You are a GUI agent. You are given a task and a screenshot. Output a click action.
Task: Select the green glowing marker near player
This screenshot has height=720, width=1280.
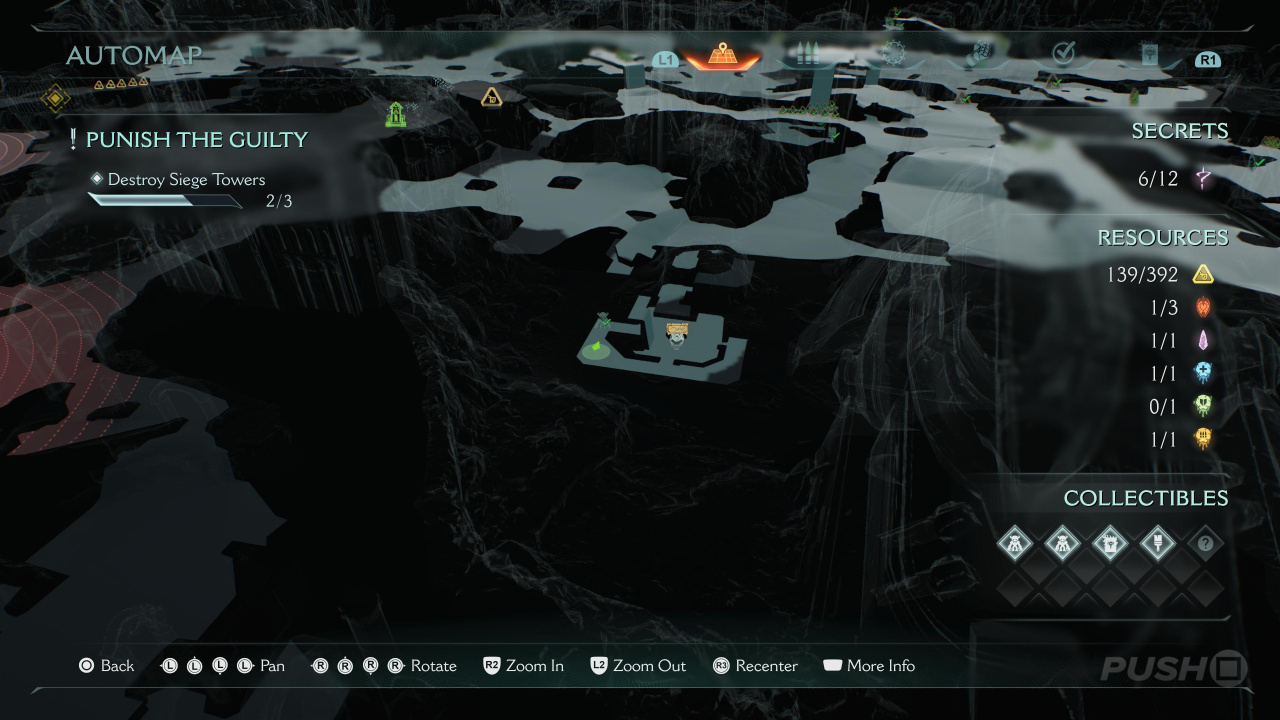point(597,346)
